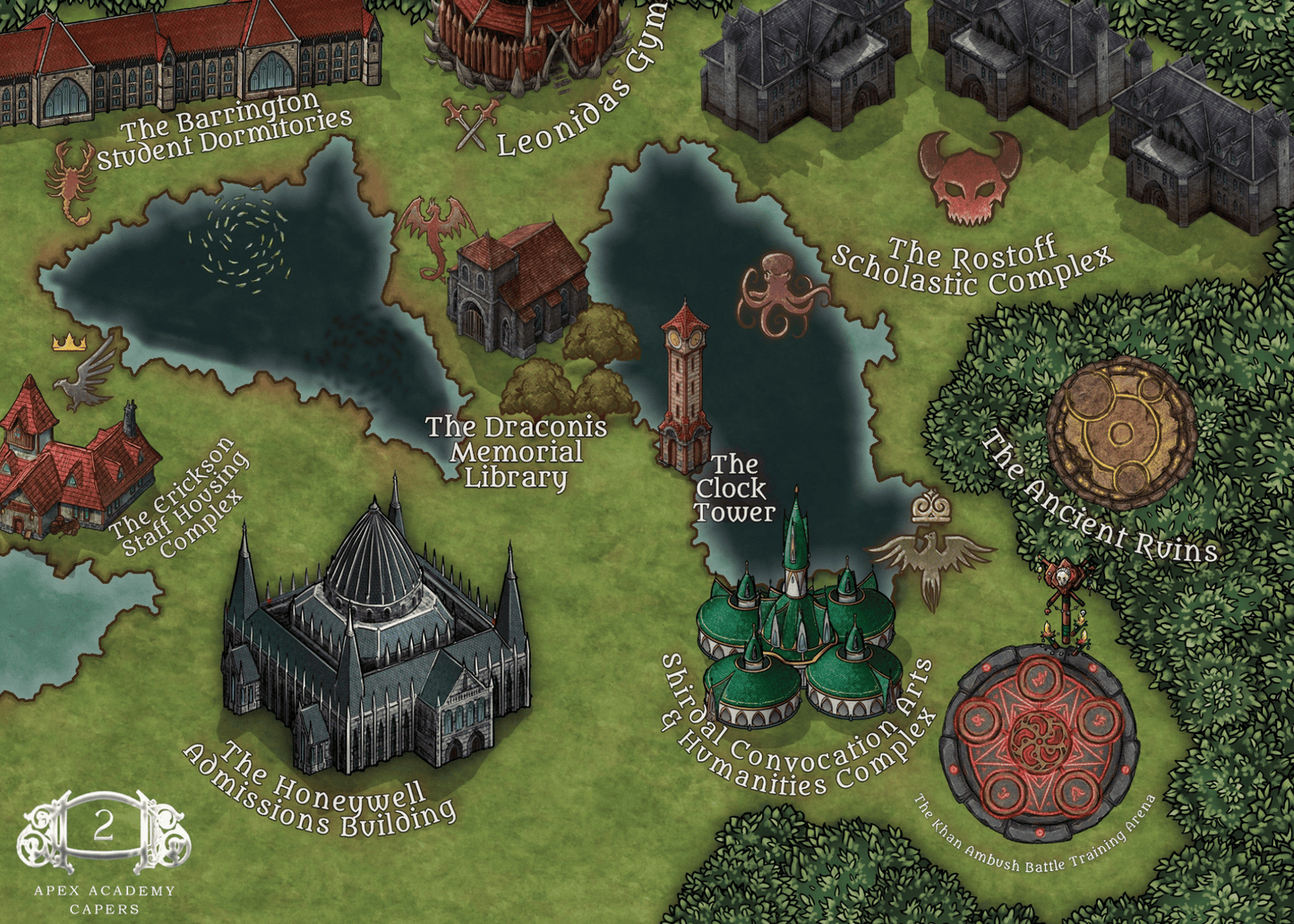
Task: Select the red dragon emblem by the library
Action: click(x=436, y=233)
